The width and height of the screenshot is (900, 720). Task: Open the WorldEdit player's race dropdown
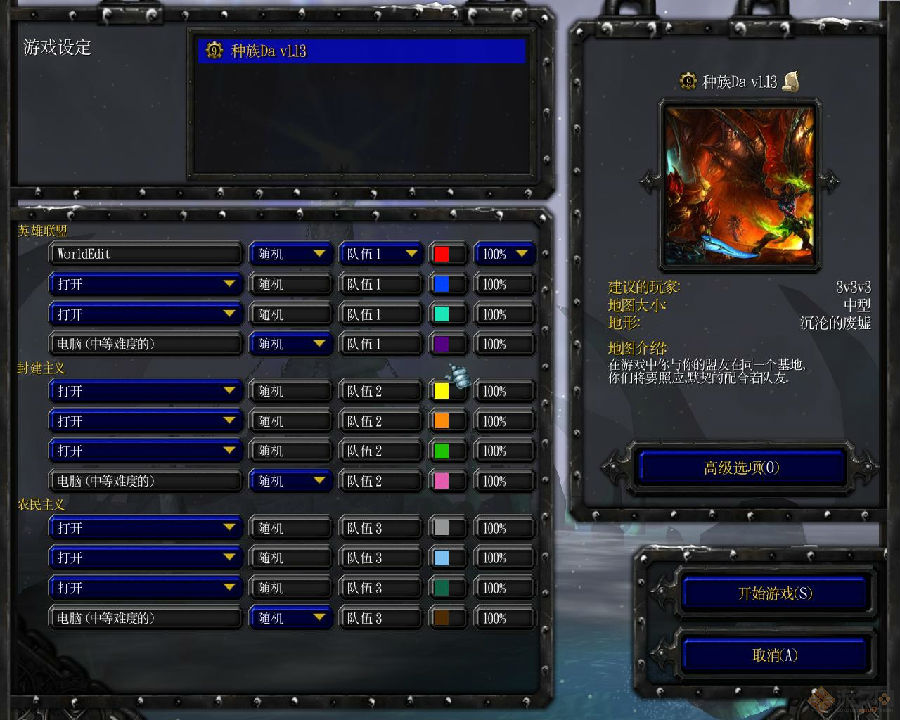pos(290,254)
